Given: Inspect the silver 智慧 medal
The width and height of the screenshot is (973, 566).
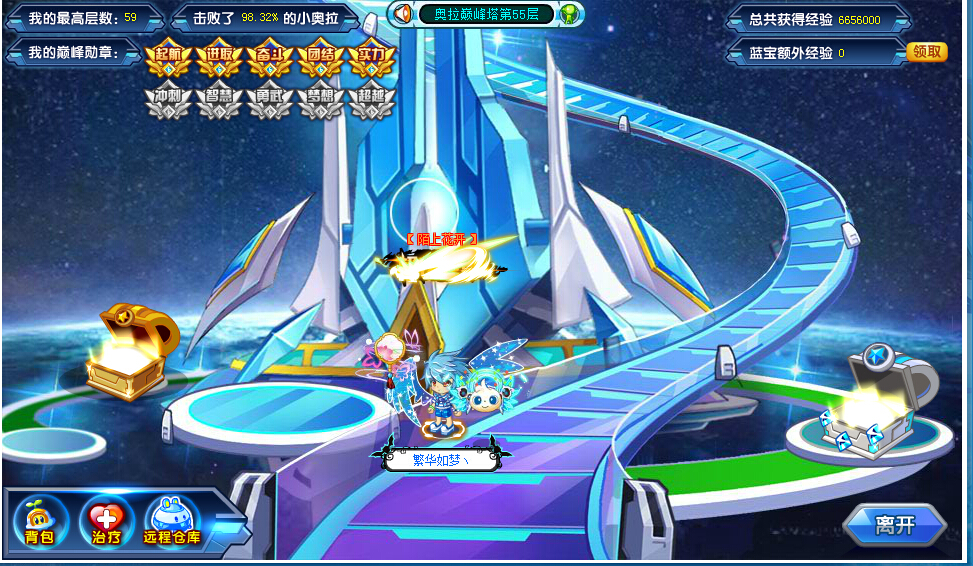Looking at the screenshot, I should [x=219, y=101].
